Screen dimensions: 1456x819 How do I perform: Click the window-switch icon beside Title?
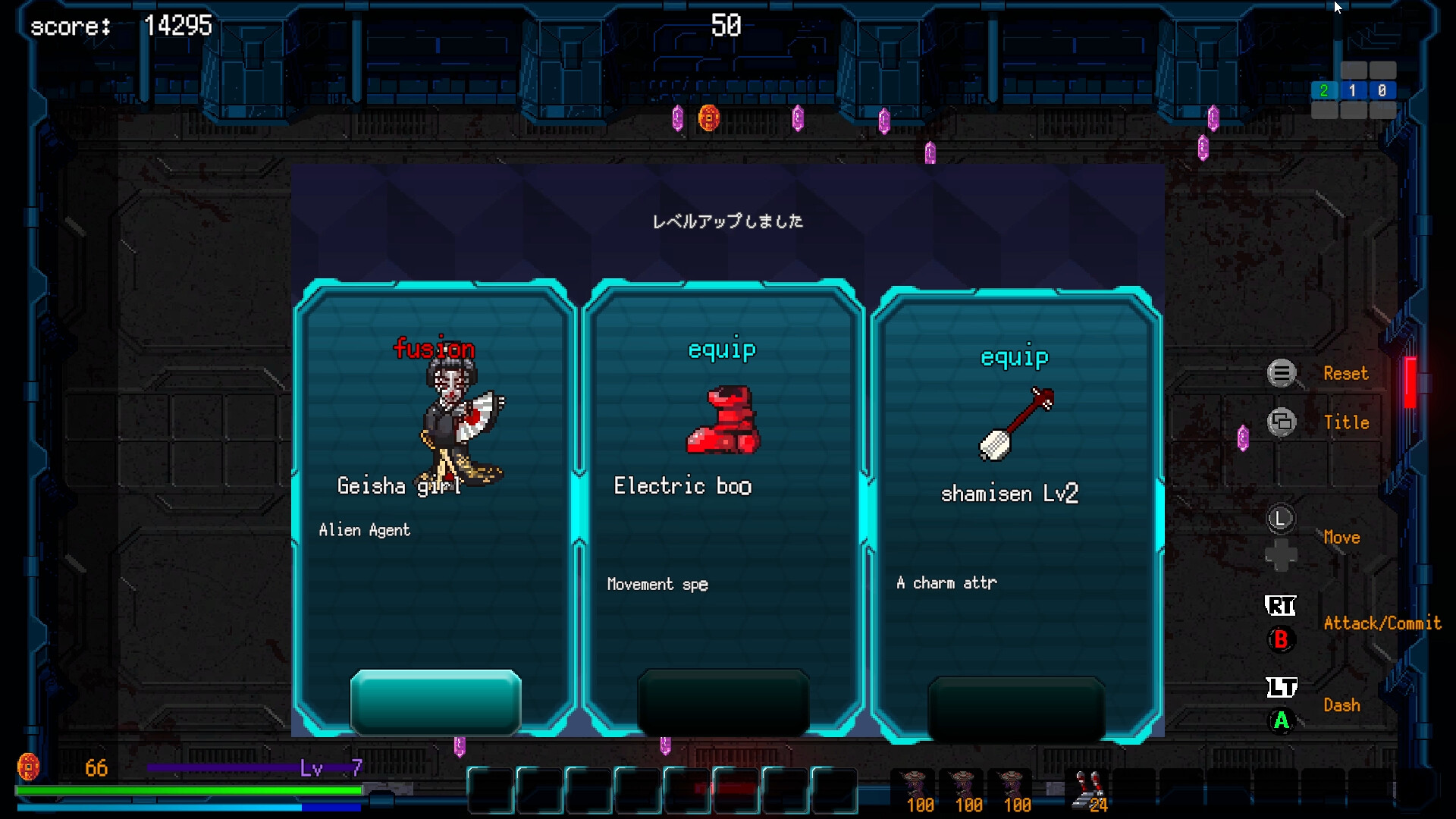click(x=1281, y=422)
